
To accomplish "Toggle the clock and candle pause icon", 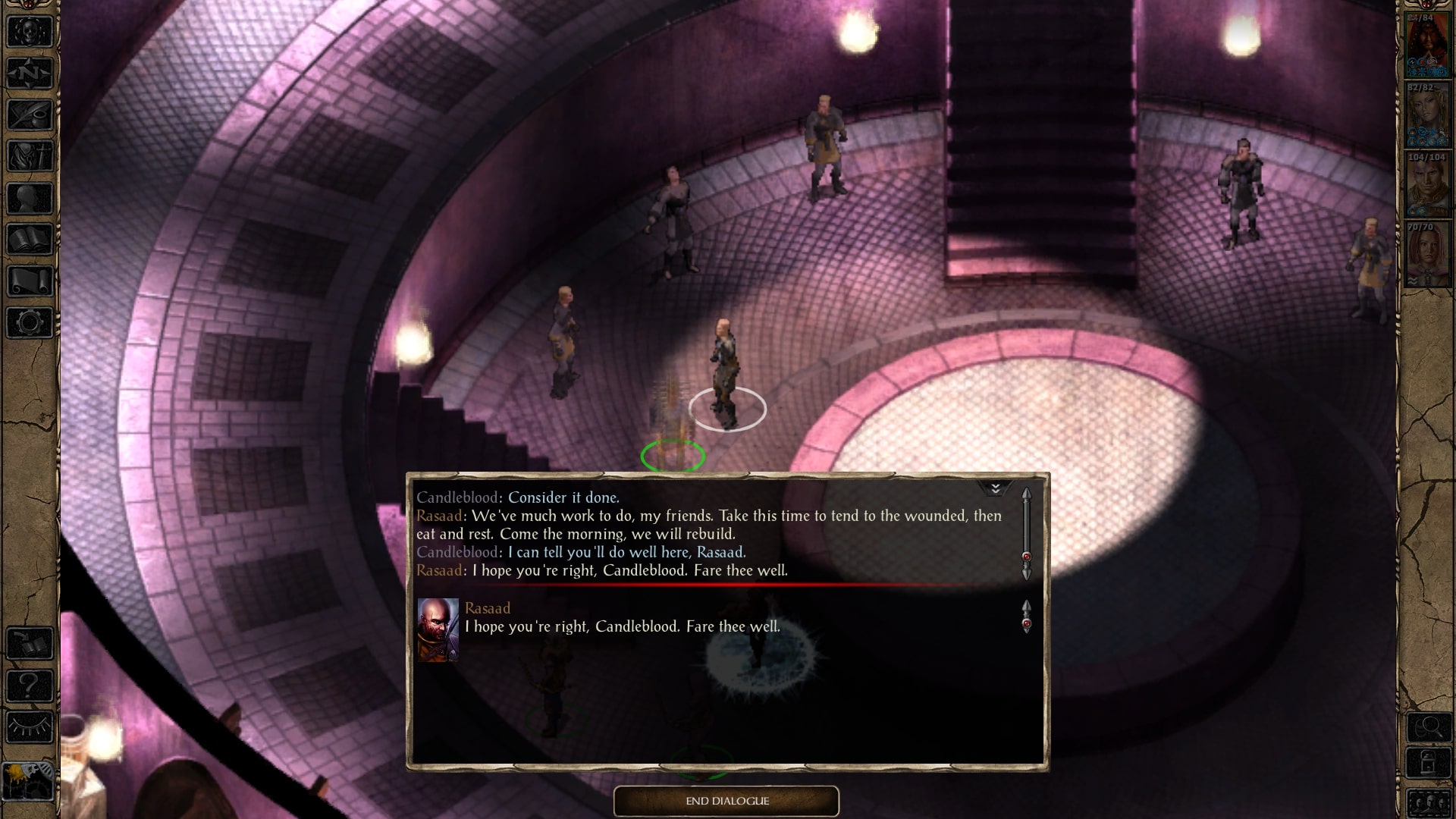I will coord(28,780).
